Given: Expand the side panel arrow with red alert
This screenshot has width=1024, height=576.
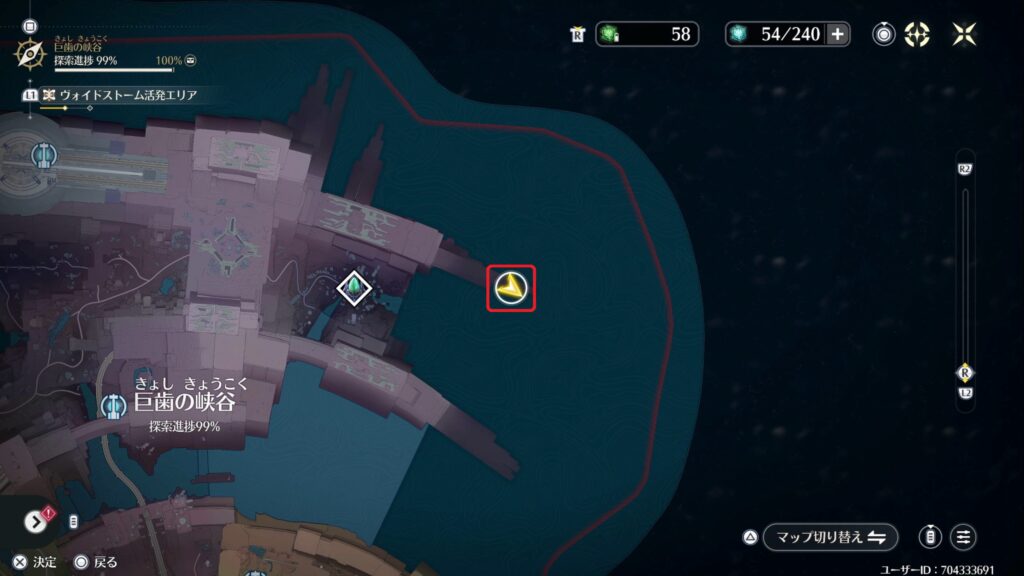Looking at the screenshot, I should pyautogui.click(x=35, y=520).
